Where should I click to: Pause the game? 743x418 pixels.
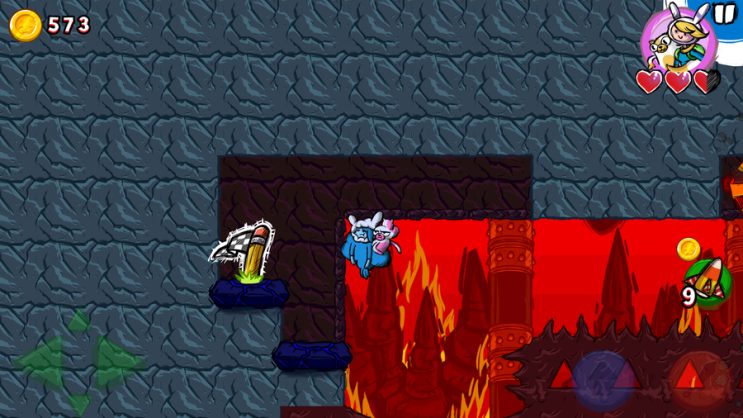pyautogui.click(x=723, y=14)
